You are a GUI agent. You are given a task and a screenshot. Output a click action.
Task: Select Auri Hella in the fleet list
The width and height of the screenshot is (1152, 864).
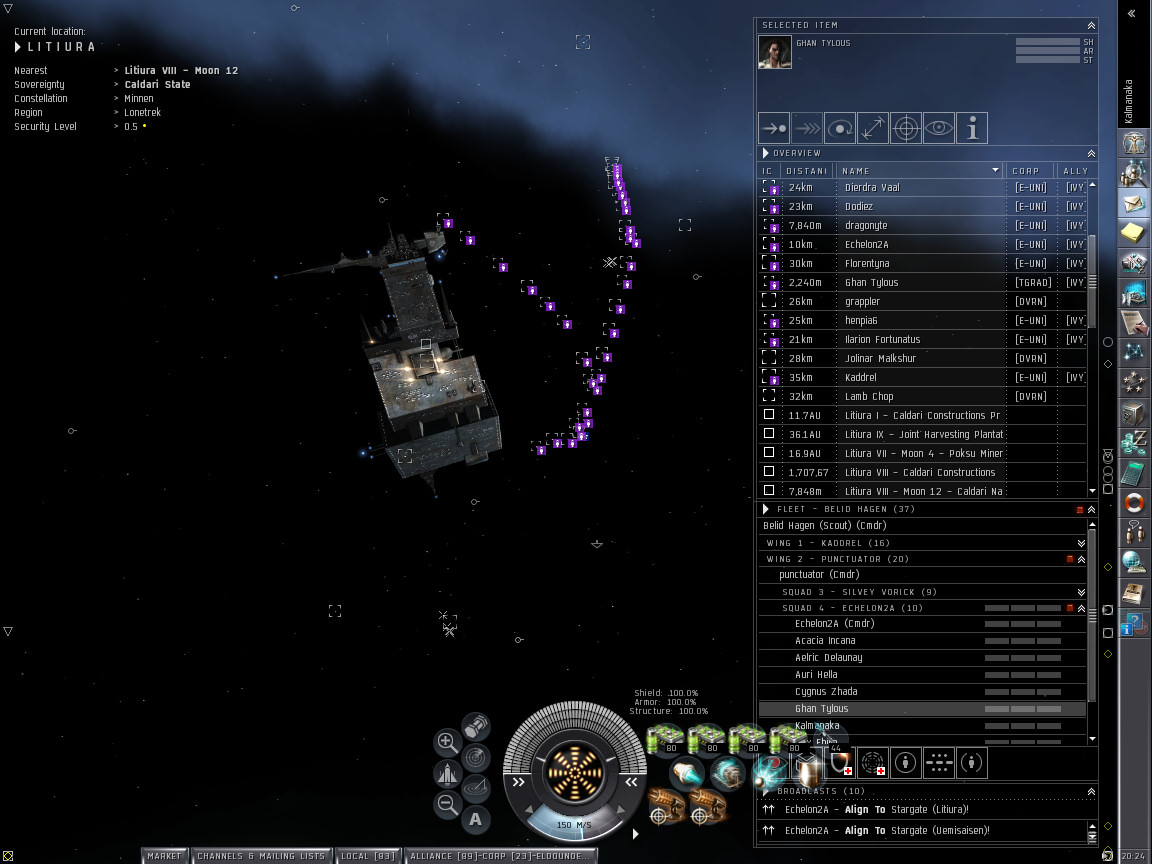tap(816, 675)
